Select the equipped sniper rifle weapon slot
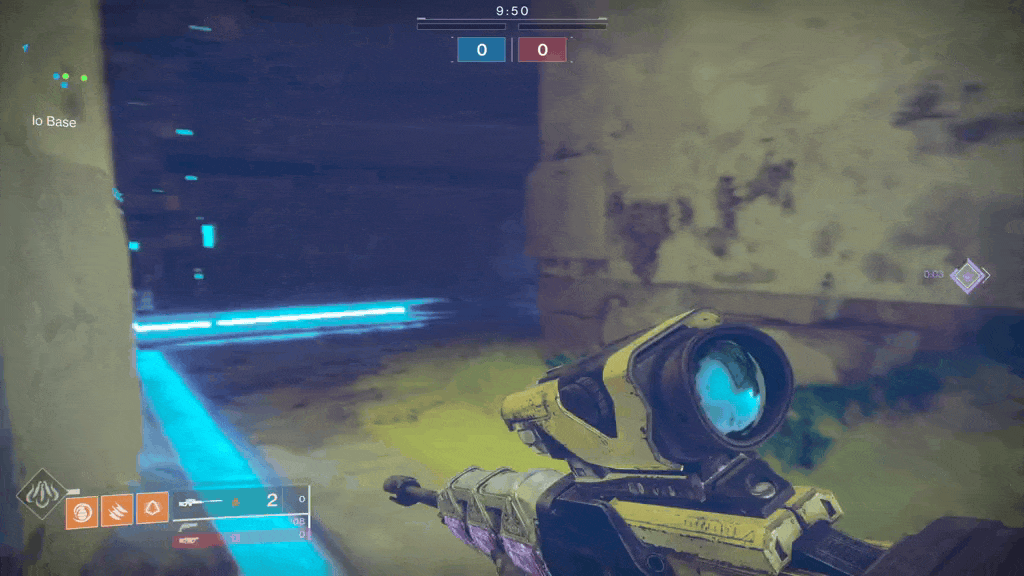This screenshot has width=1024, height=576. point(240,501)
